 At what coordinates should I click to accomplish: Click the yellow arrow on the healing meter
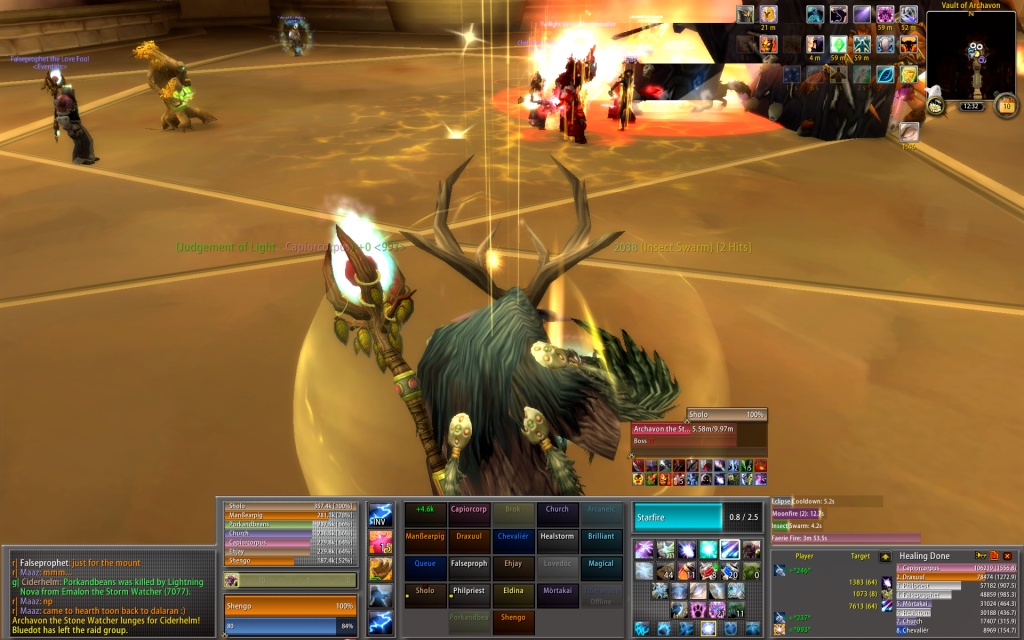tap(885, 556)
